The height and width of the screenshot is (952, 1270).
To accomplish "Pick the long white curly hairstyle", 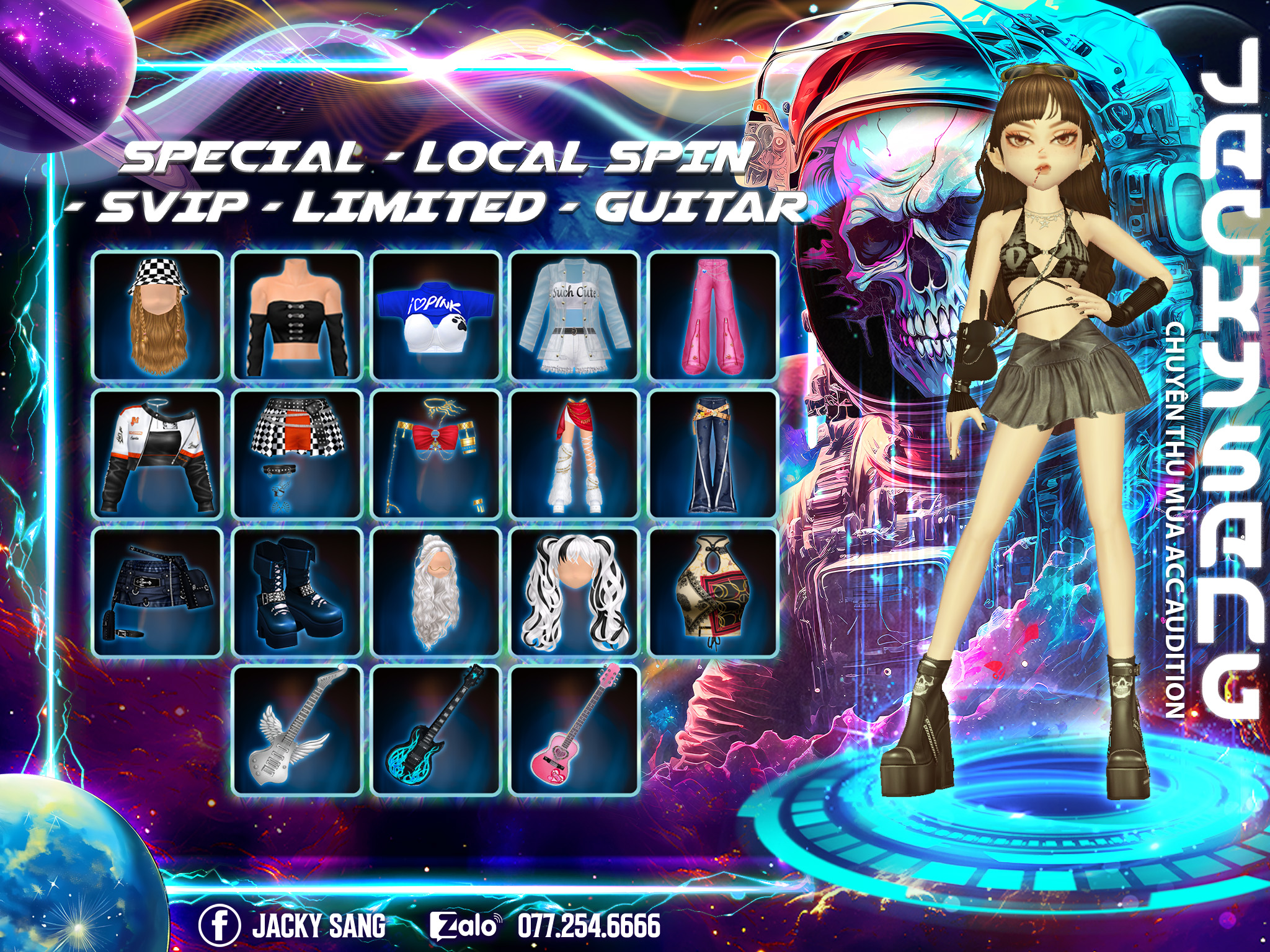I will click(436, 592).
